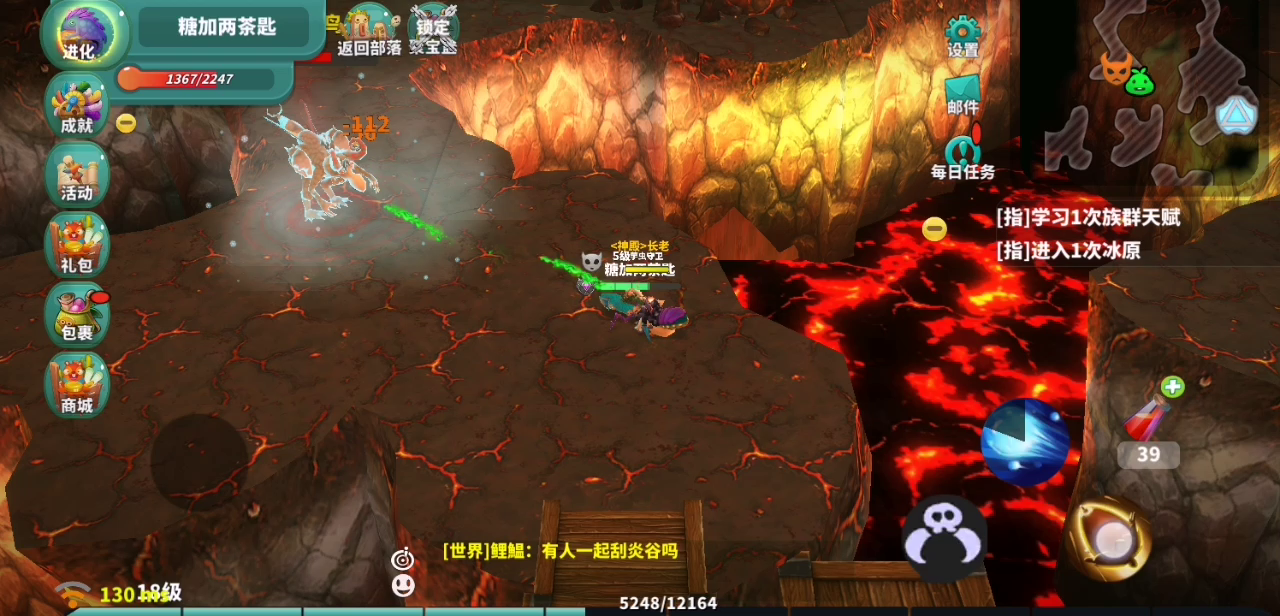Select the 学习1次族群天赋 quest entry
The height and width of the screenshot is (616, 1280).
coord(1088,217)
